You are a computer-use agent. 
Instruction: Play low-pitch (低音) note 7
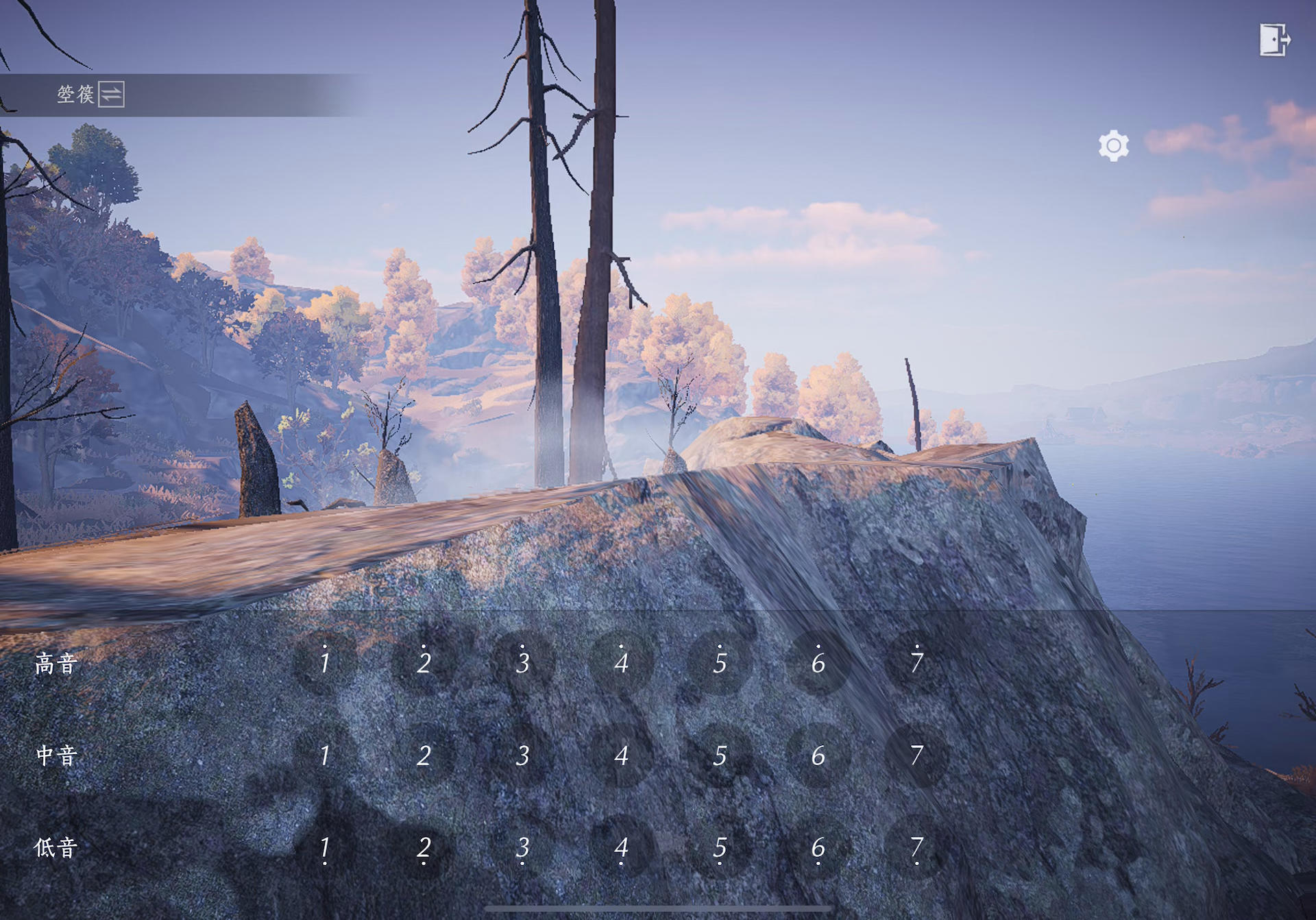click(x=916, y=848)
